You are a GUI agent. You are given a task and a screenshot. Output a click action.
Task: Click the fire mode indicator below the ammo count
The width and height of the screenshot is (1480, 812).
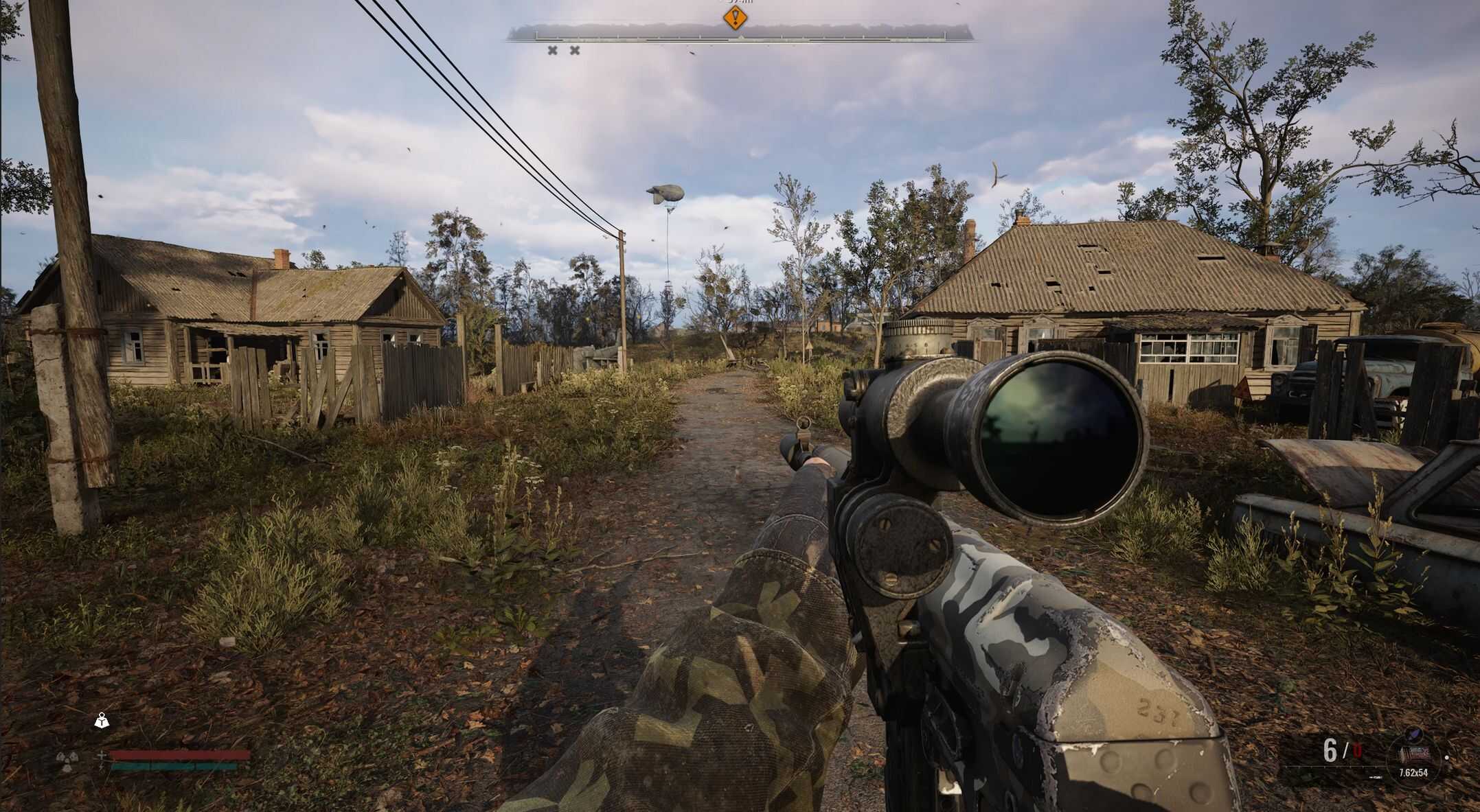click(1375, 776)
